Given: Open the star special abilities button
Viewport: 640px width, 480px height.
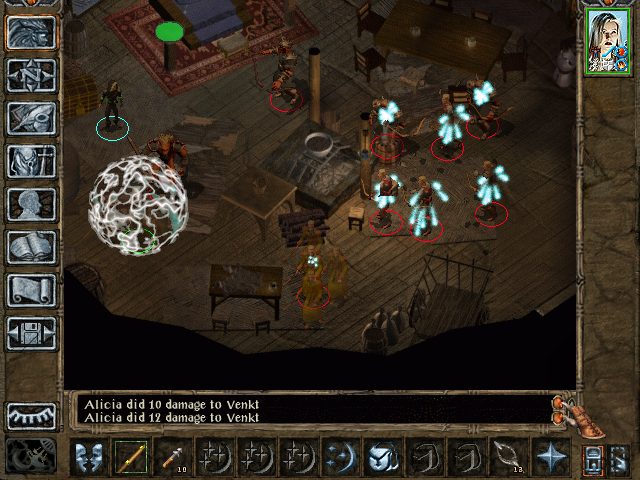Looking at the screenshot, I should click(x=550, y=457).
